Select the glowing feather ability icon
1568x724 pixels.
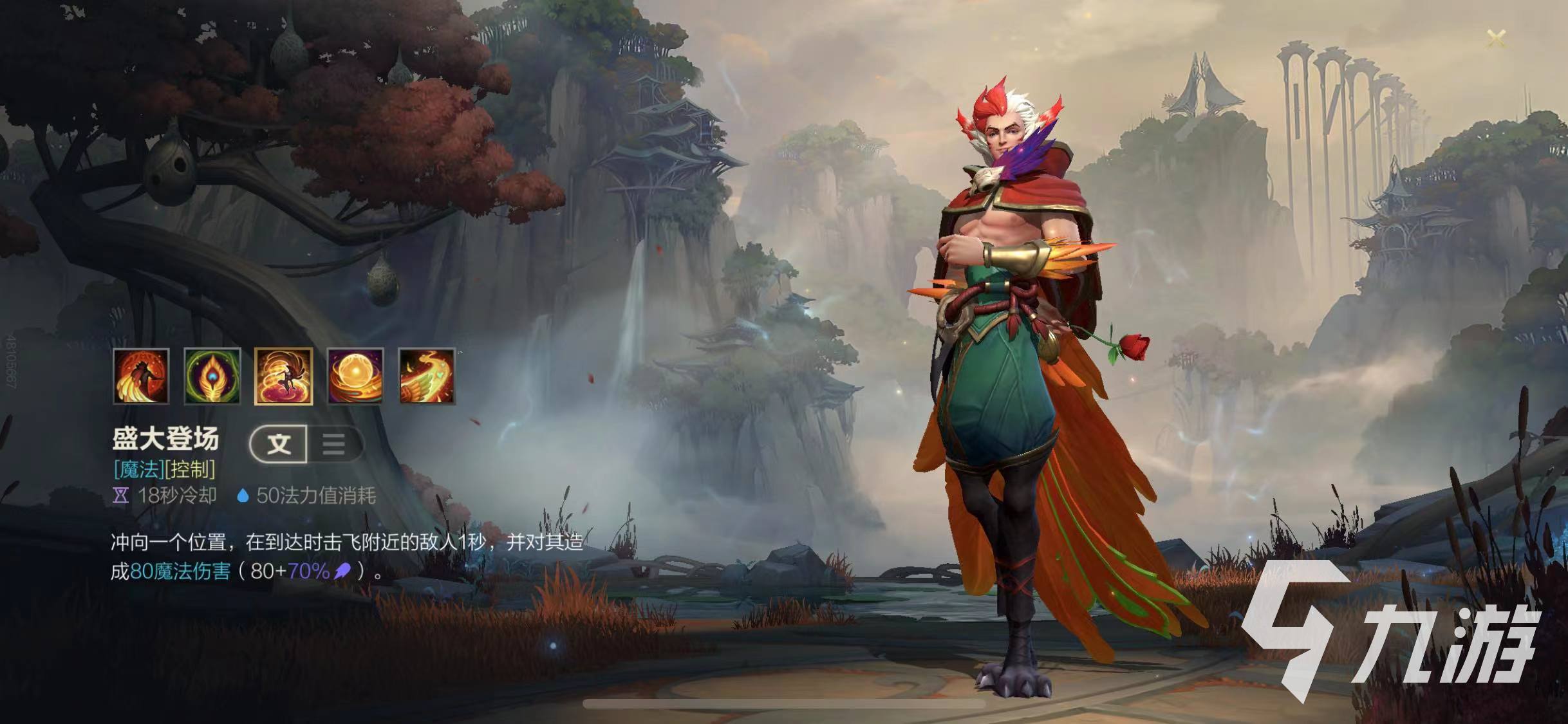pos(212,376)
